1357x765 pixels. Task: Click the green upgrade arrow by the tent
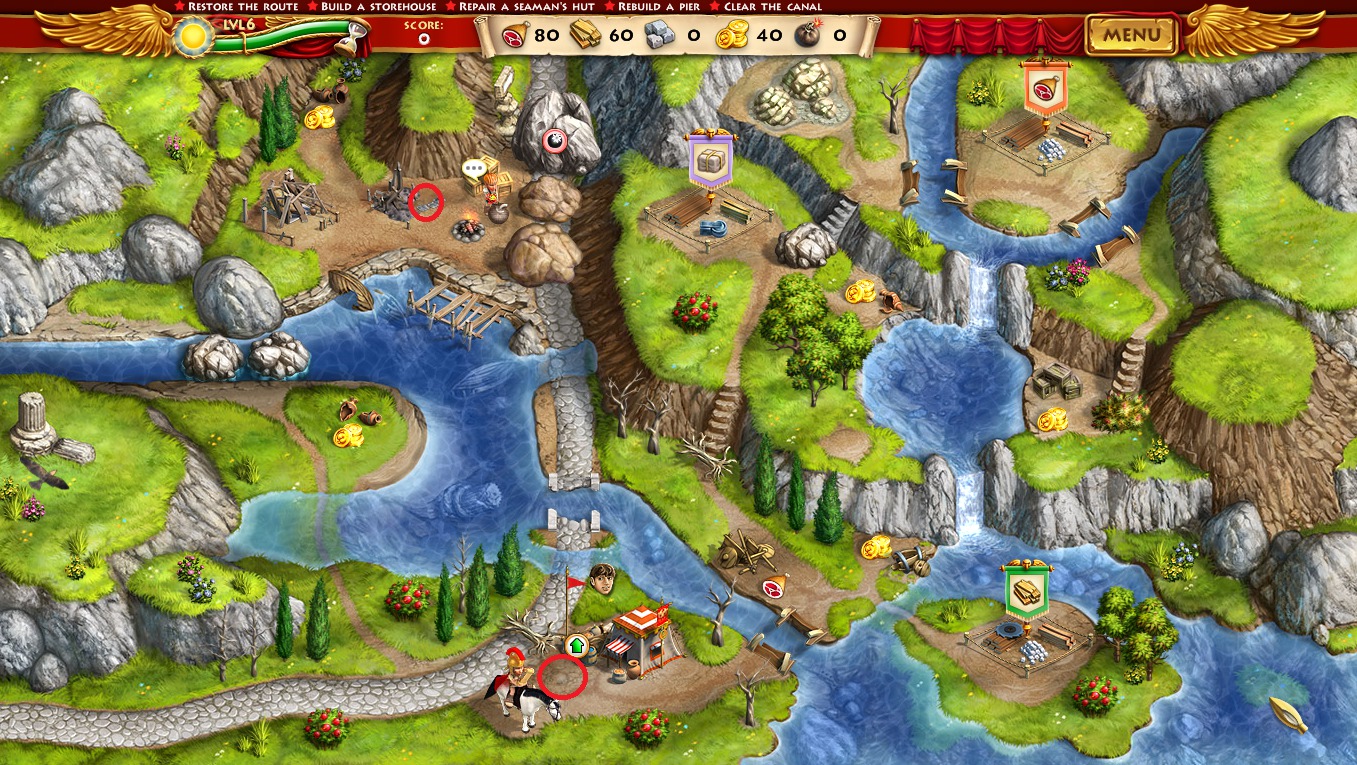(x=577, y=645)
